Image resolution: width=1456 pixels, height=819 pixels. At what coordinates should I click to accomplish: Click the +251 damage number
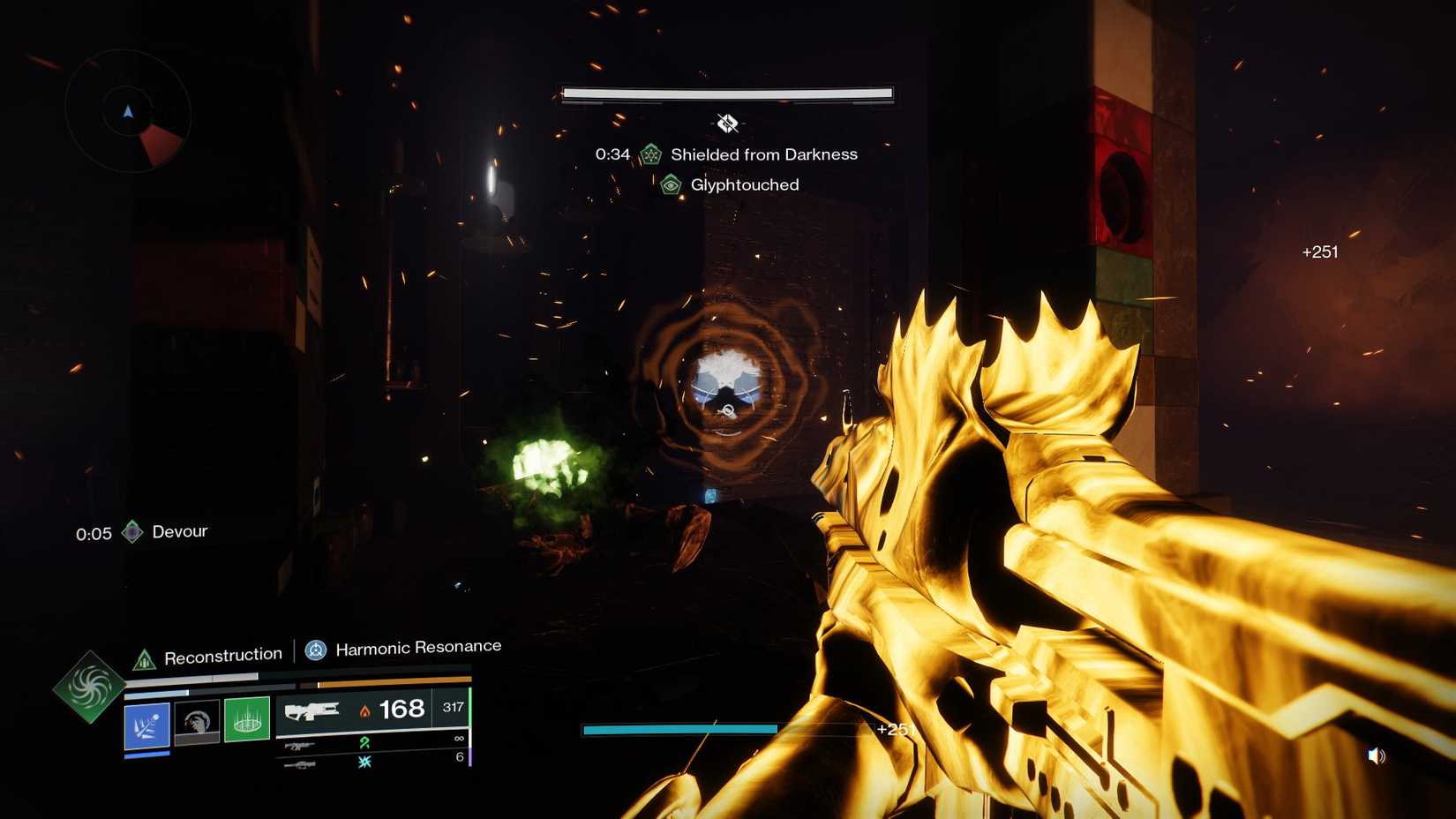(1319, 252)
